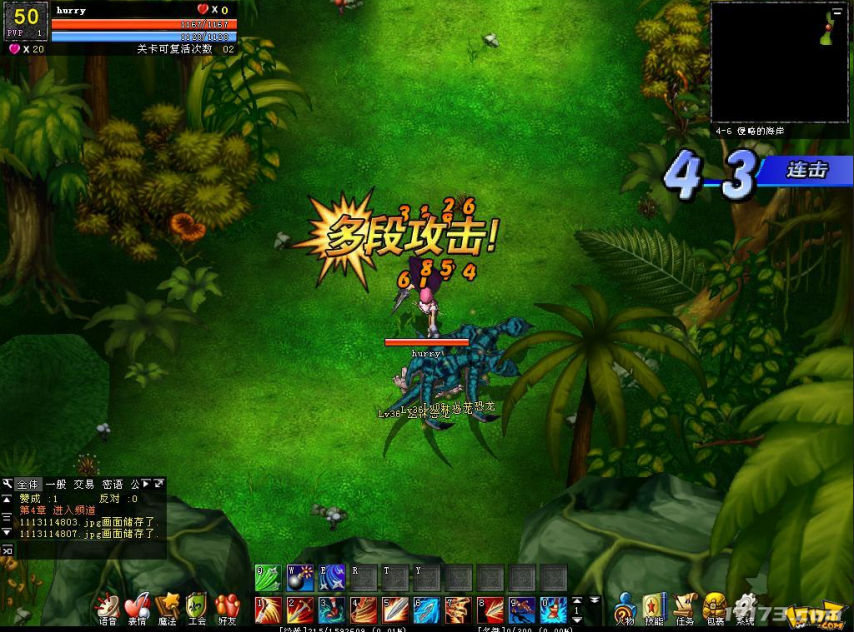Image resolution: width=854 pixels, height=632 pixels.
Task: Switch chat to the 全体 tab
Action: pyautogui.click(x=28, y=484)
